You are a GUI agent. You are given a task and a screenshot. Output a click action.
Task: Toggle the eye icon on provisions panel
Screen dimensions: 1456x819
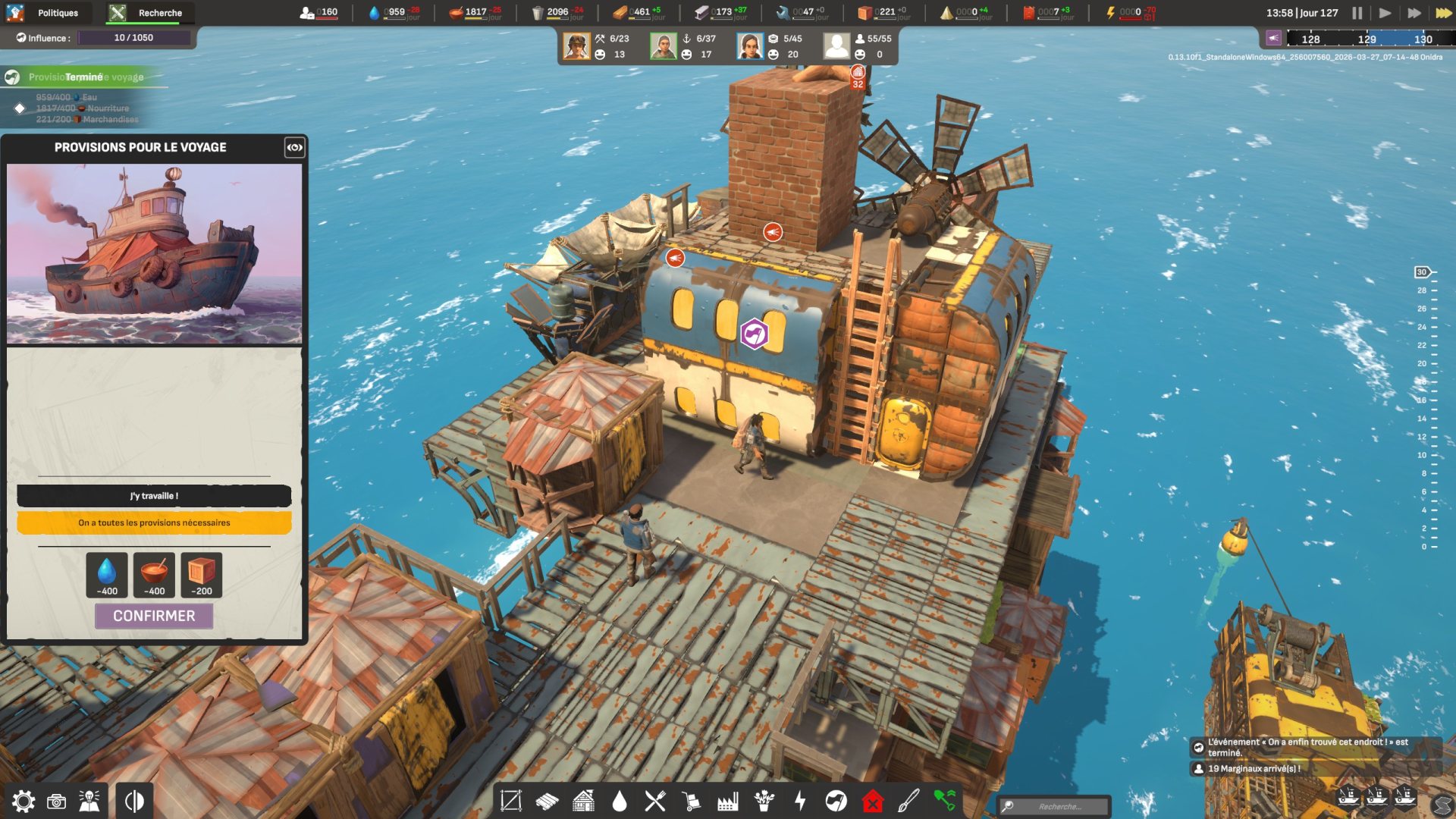tap(294, 147)
